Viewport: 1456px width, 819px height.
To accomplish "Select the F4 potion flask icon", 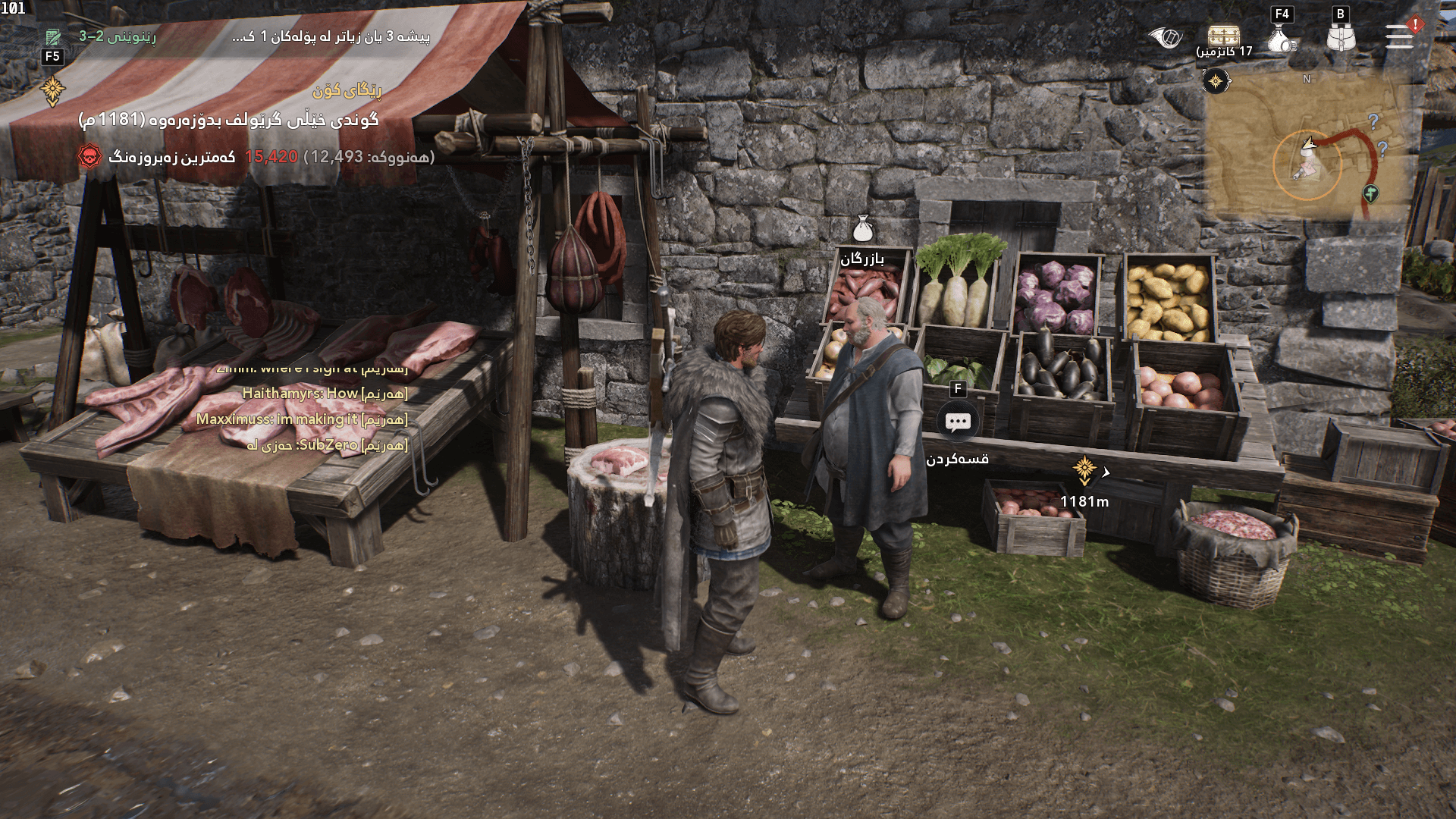I will [1280, 36].
